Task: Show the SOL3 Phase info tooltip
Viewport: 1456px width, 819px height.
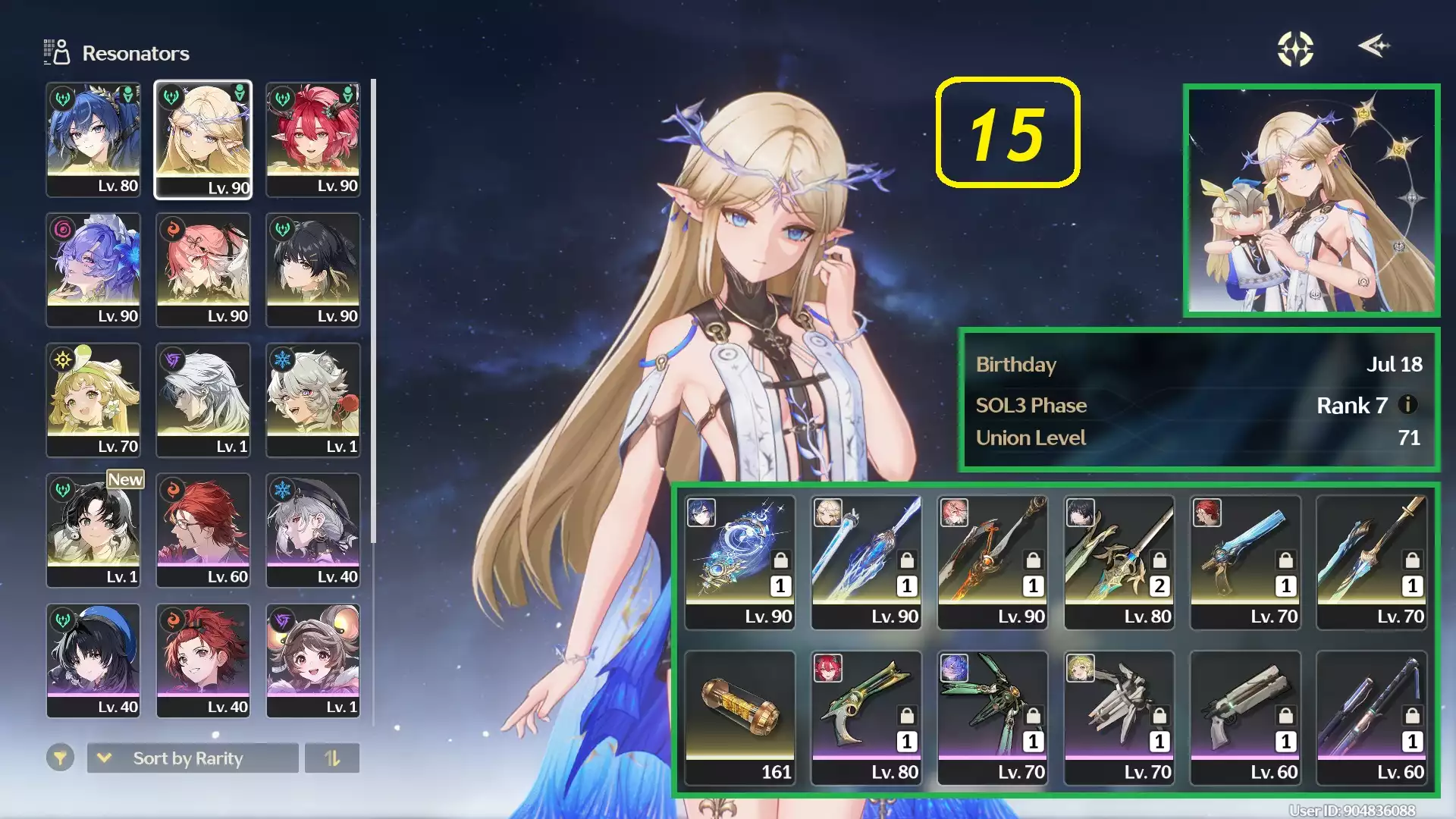Action: (1407, 405)
